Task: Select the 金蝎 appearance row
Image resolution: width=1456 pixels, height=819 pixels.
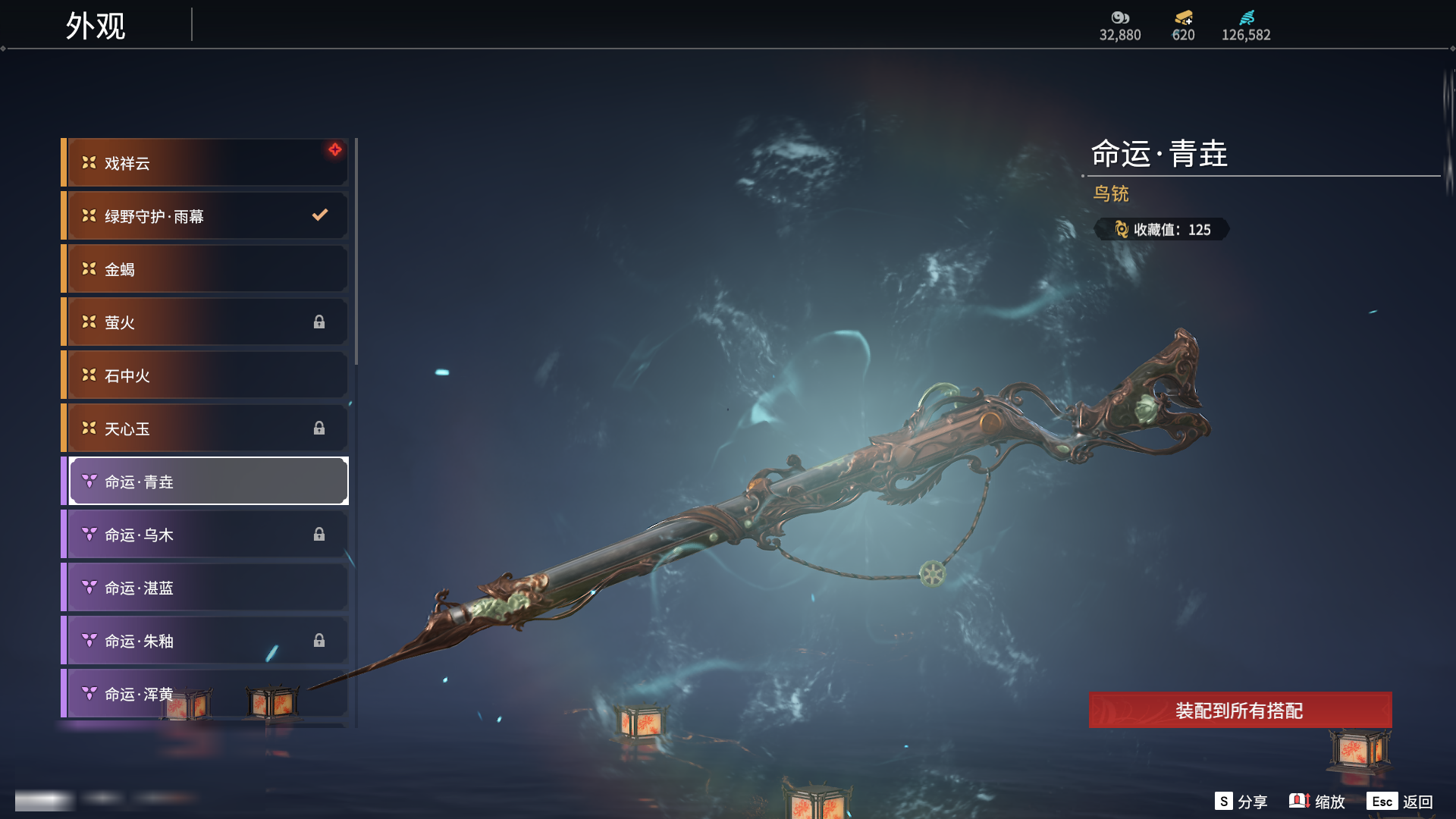Action: (x=205, y=269)
